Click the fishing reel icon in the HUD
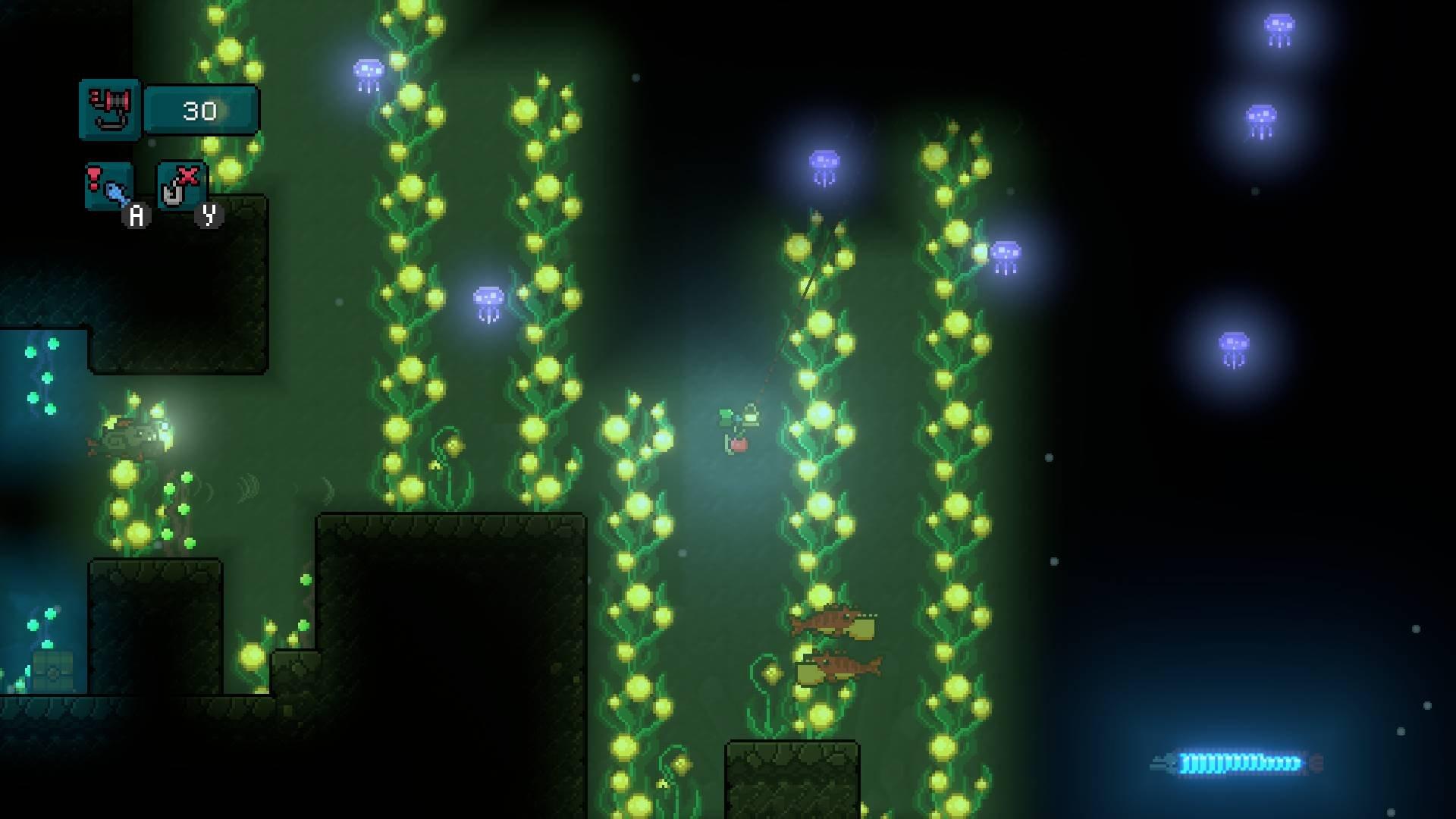Viewport: 1456px width, 819px height. tap(109, 108)
